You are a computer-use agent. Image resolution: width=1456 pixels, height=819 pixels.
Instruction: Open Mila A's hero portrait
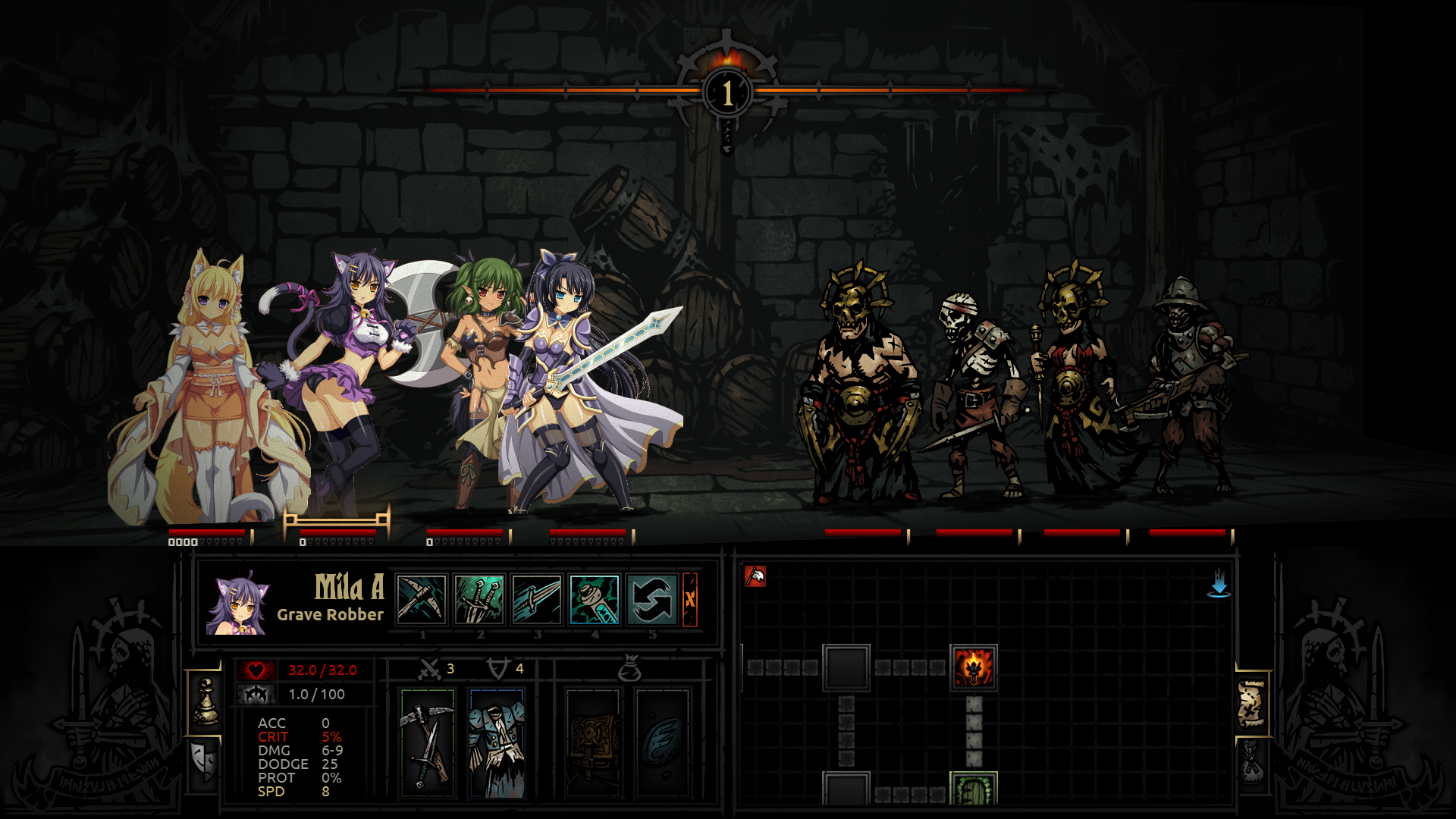coord(237,604)
